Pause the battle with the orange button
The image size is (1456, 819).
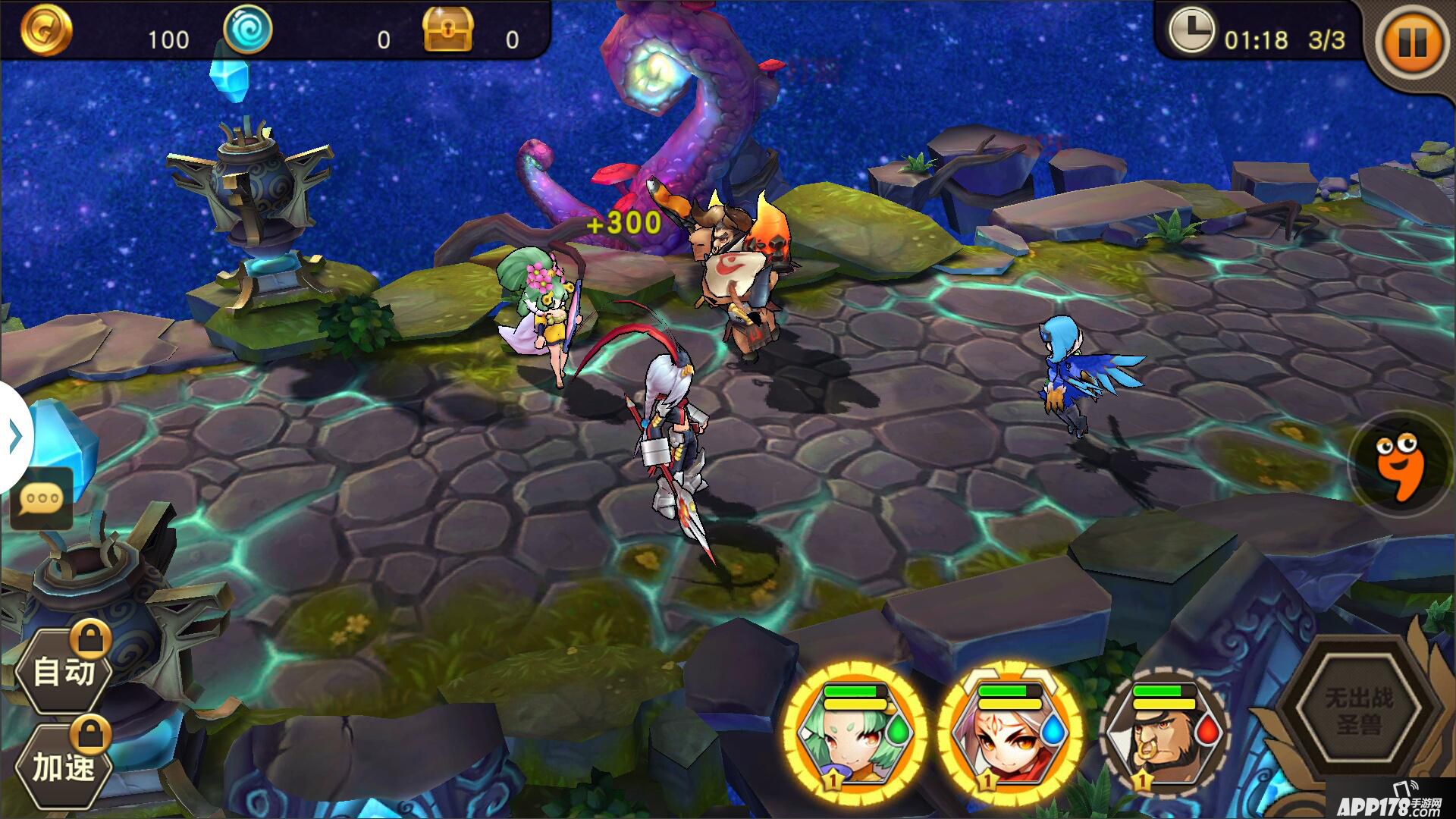click(1410, 42)
